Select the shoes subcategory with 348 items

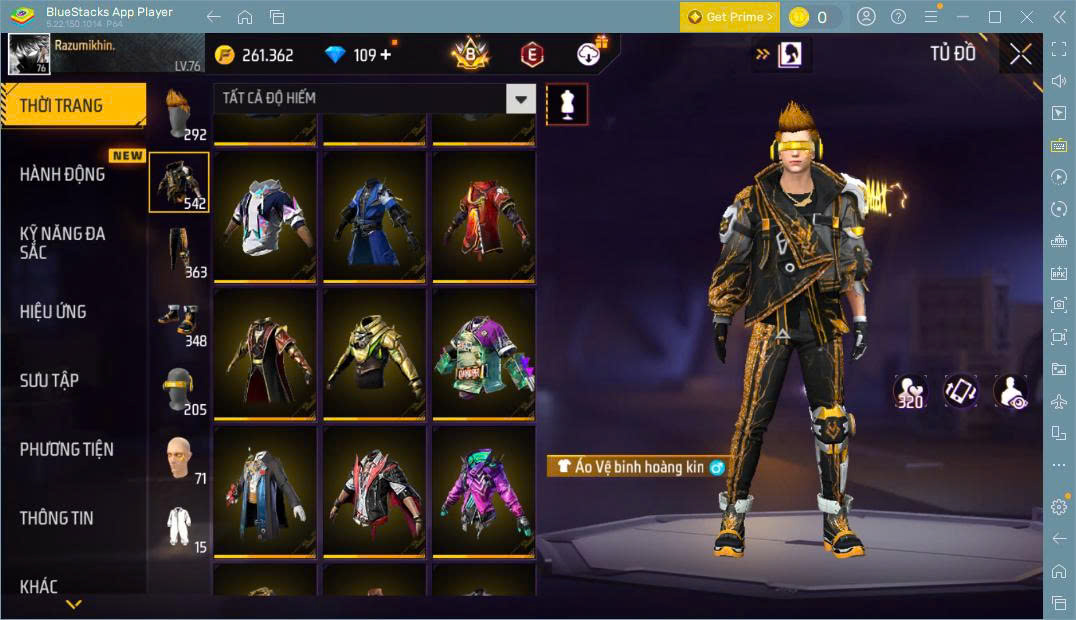point(179,320)
